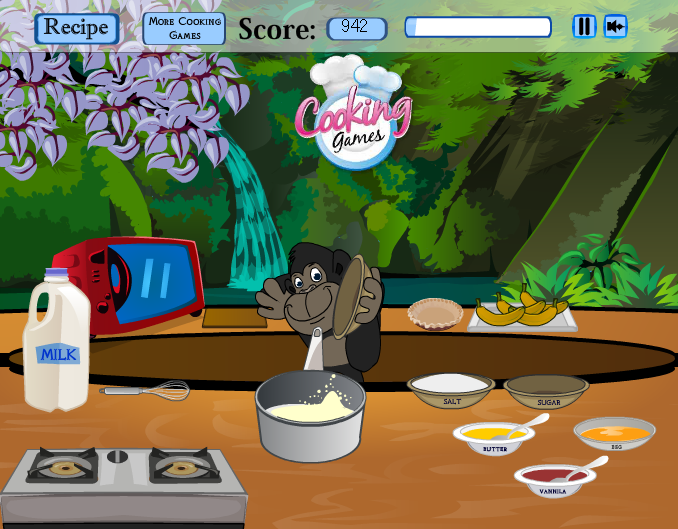Viewport: 678px width, 529px height.
Task: Toggle the sound speaker button
Action: [615, 27]
